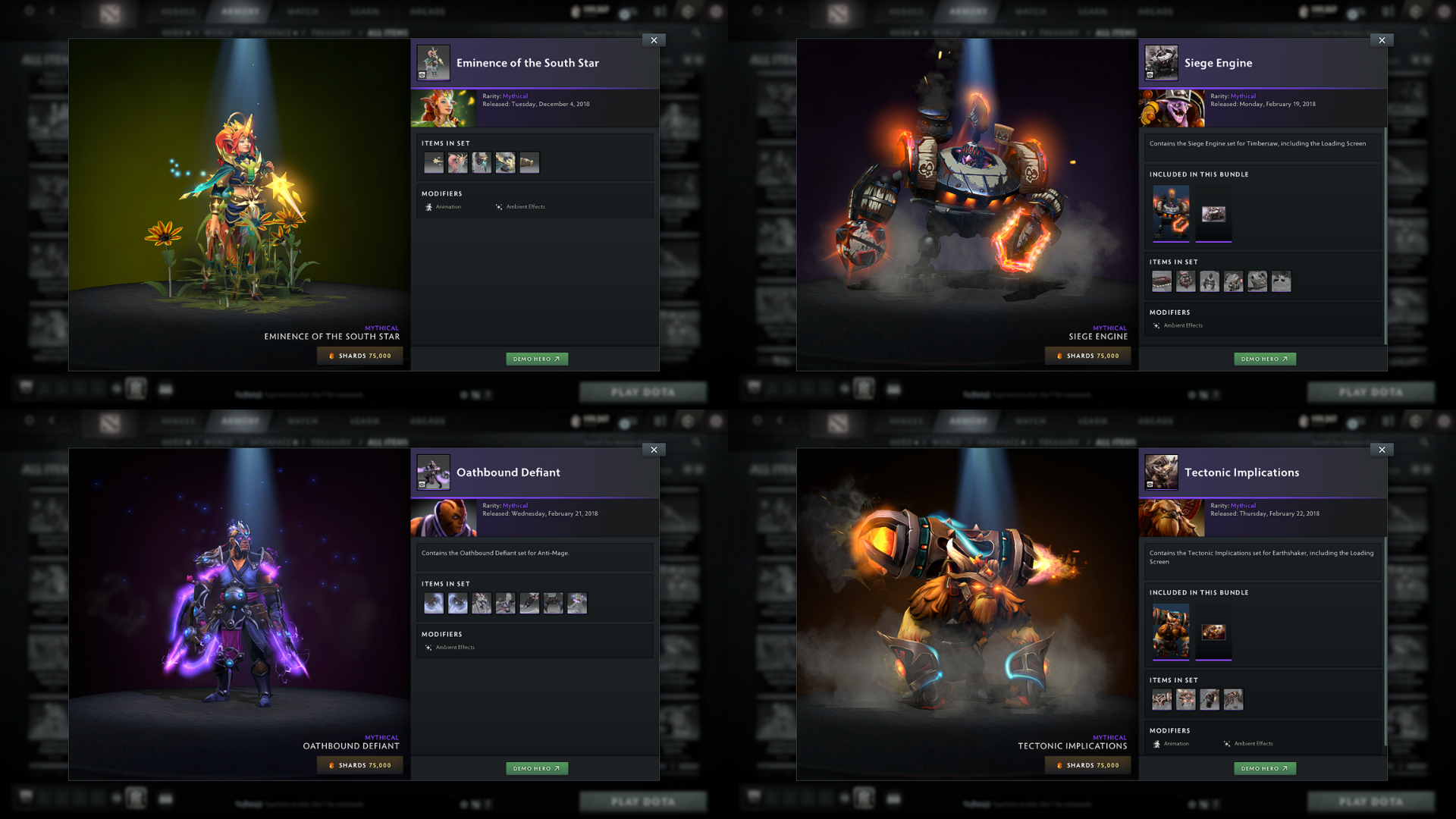Toggle the Ambient Effects modifier on Oathbound Defiant
Image resolution: width=1456 pixels, height=819 pixels.
coord(429,647)
